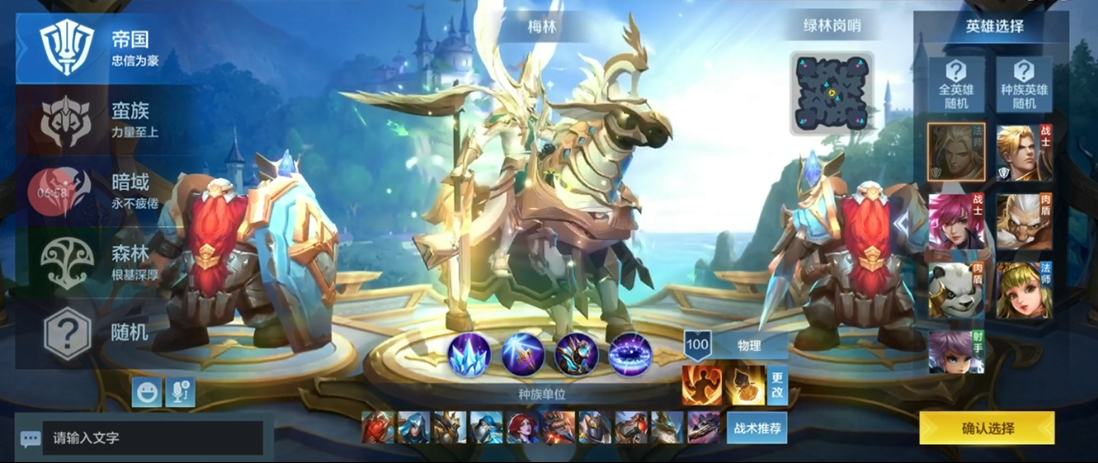The image size is (1098, 463).
Task: Toggle the microphone voice button
Action: (x=180, y=392)
